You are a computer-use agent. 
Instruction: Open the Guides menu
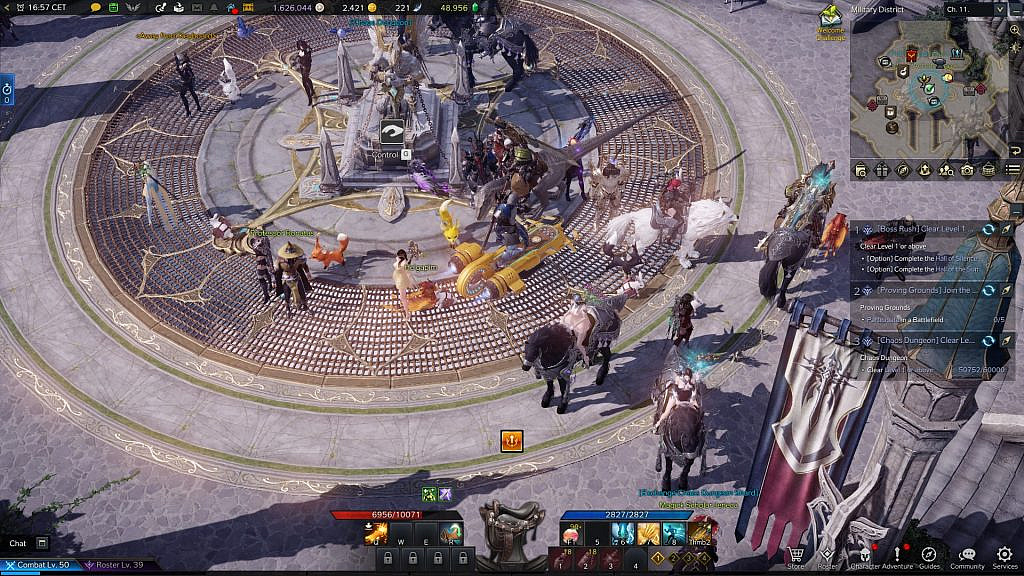point(929,556)
